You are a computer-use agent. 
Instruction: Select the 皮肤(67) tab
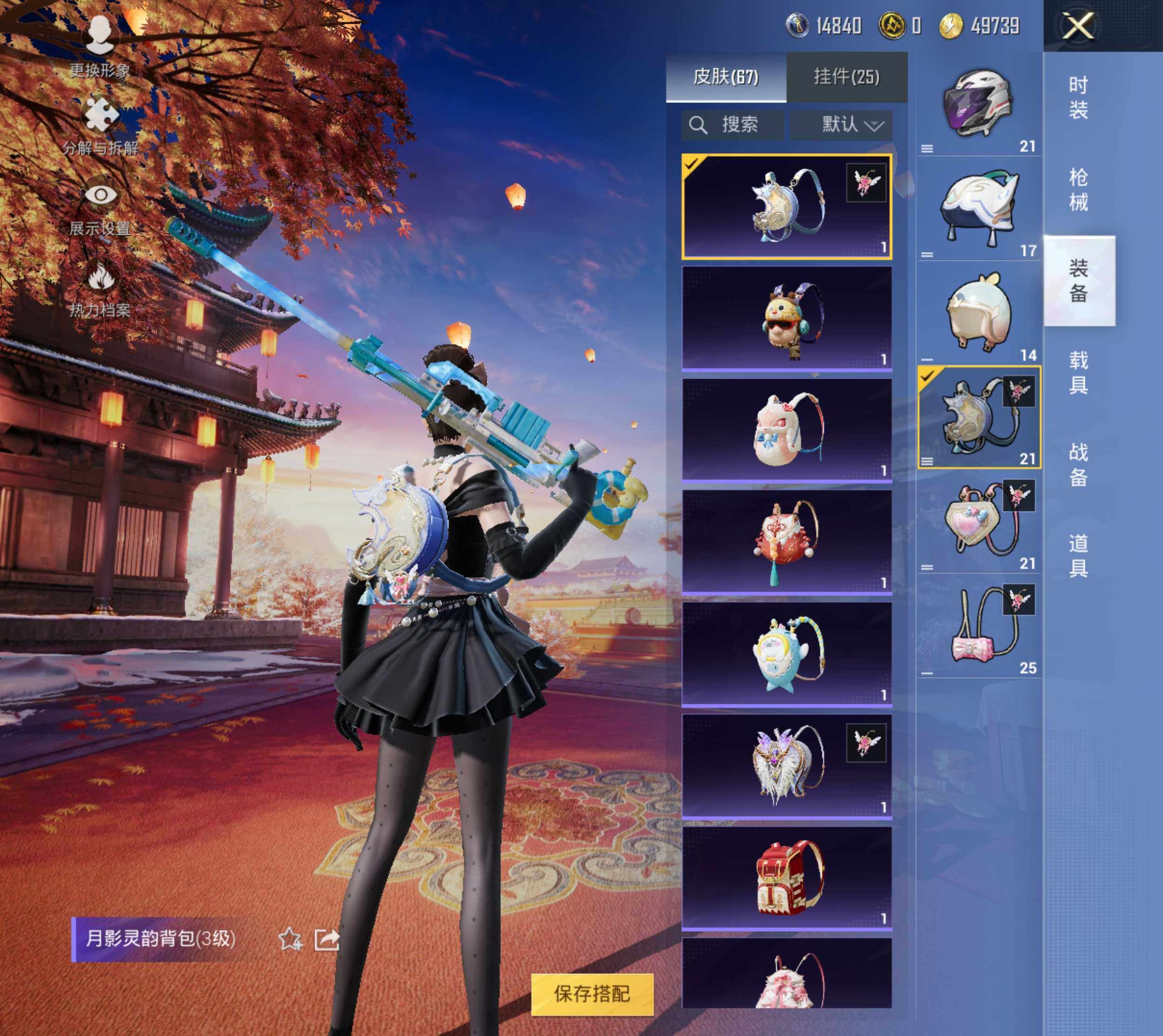coord(726,77)
